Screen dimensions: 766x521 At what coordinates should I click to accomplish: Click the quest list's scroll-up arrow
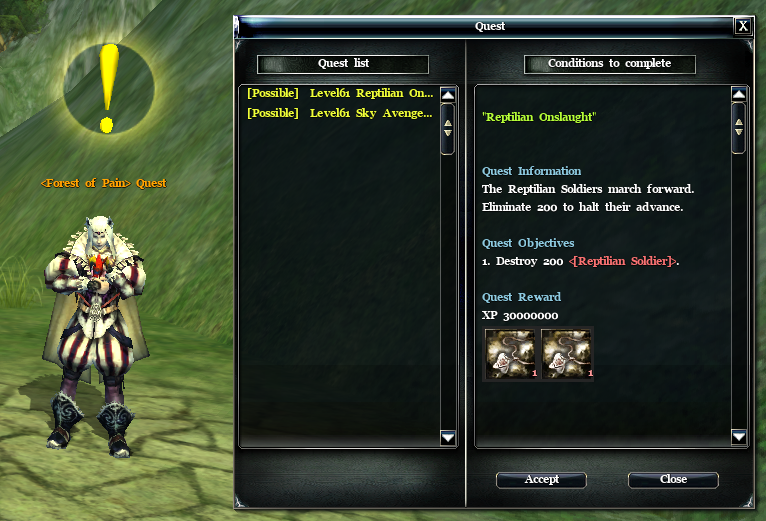click(448, 95)
